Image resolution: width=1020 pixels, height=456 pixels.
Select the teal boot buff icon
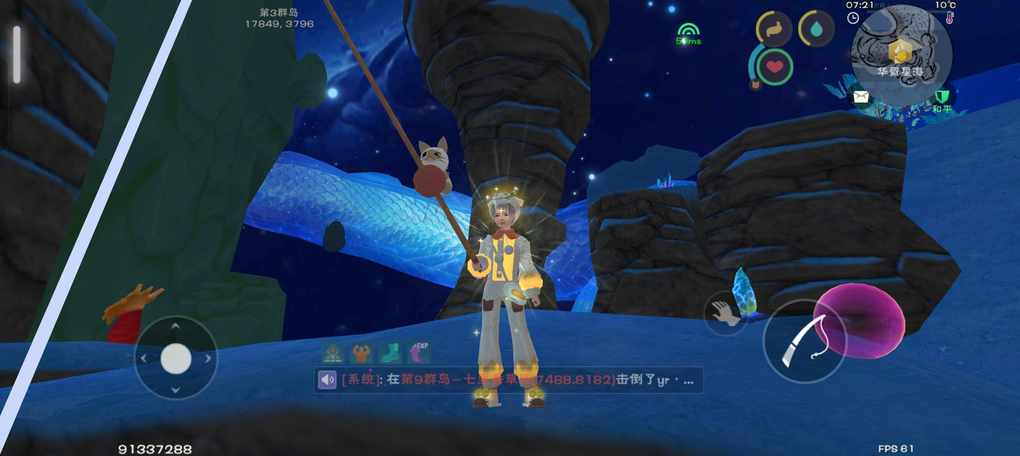[391, 352]
